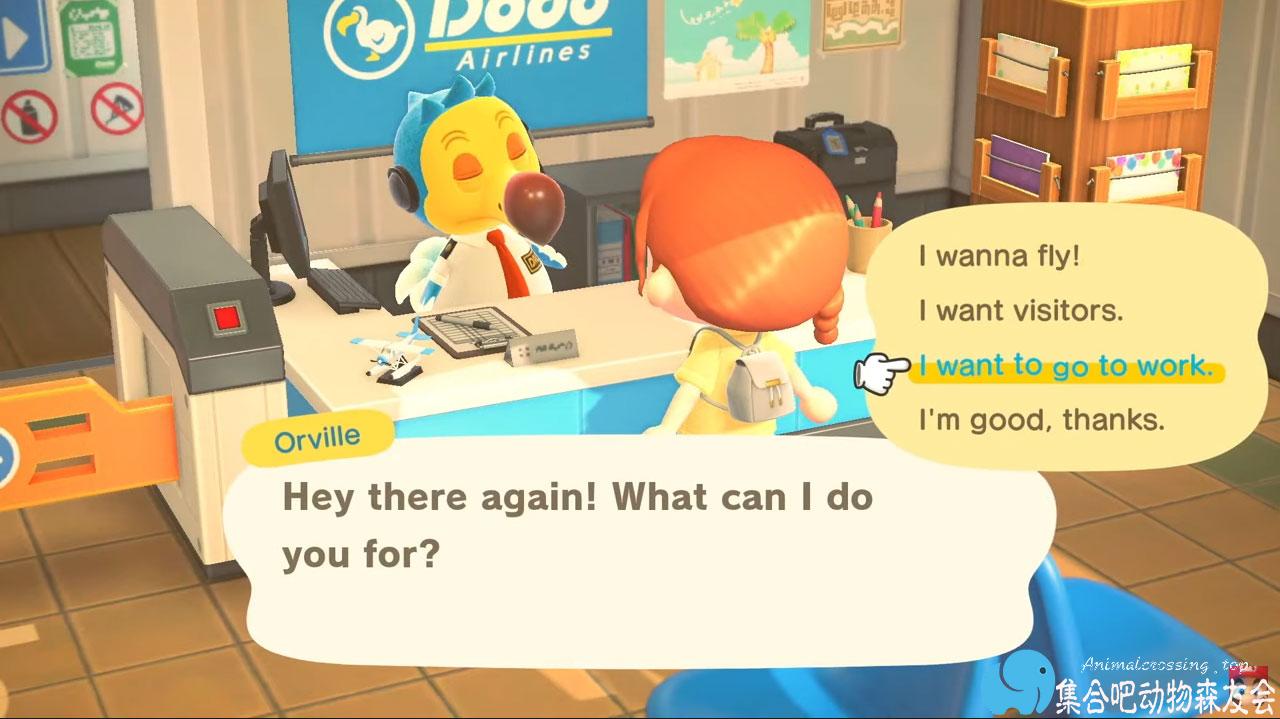
Task: Pick "I want to go to work."
Action: tap(1065, 366)
